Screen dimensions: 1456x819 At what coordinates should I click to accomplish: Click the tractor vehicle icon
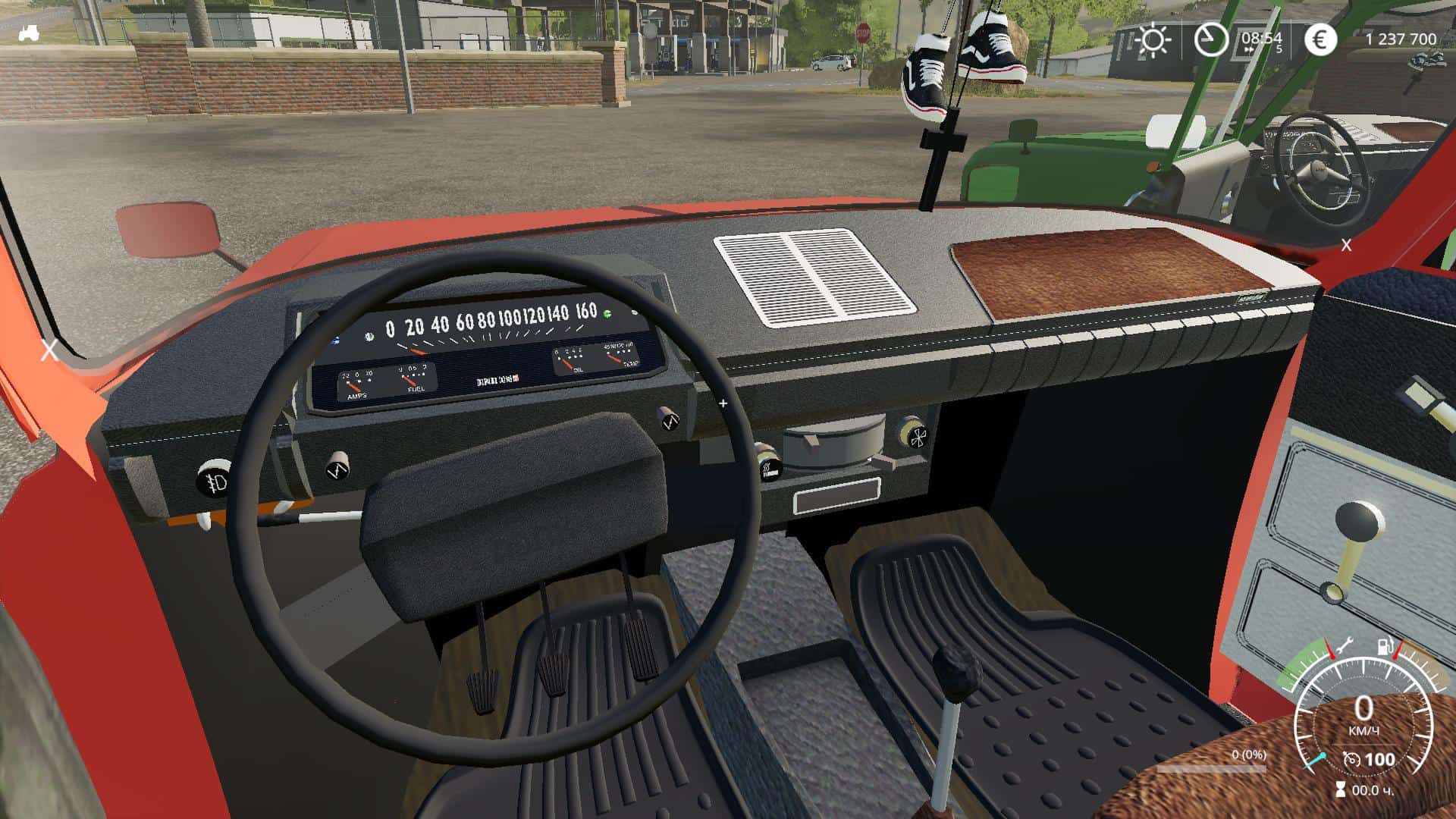(30, 33)
